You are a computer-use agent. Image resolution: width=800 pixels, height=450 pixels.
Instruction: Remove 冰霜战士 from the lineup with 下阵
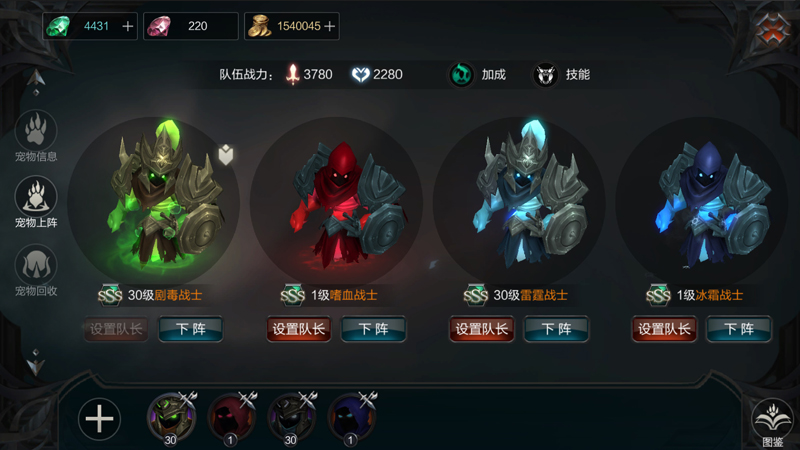tap(738, 329)
